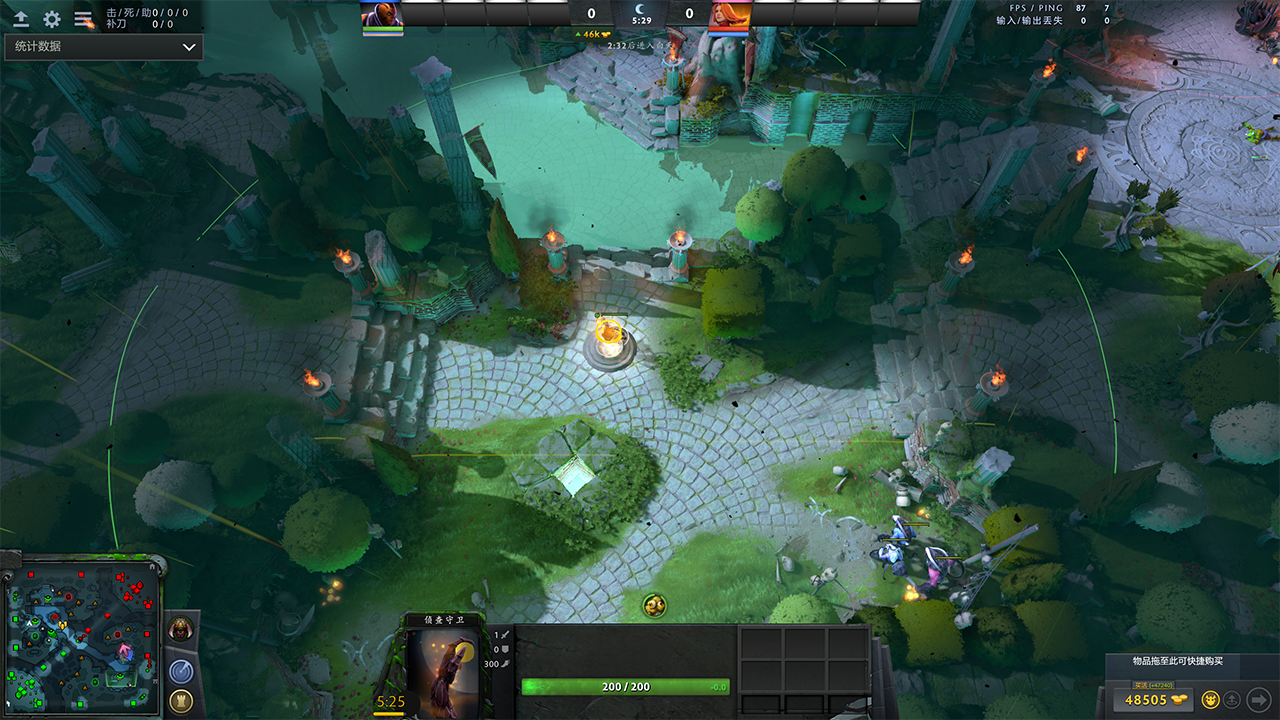
Task: Click the courier deliver items button
Action: [1233, 699]
